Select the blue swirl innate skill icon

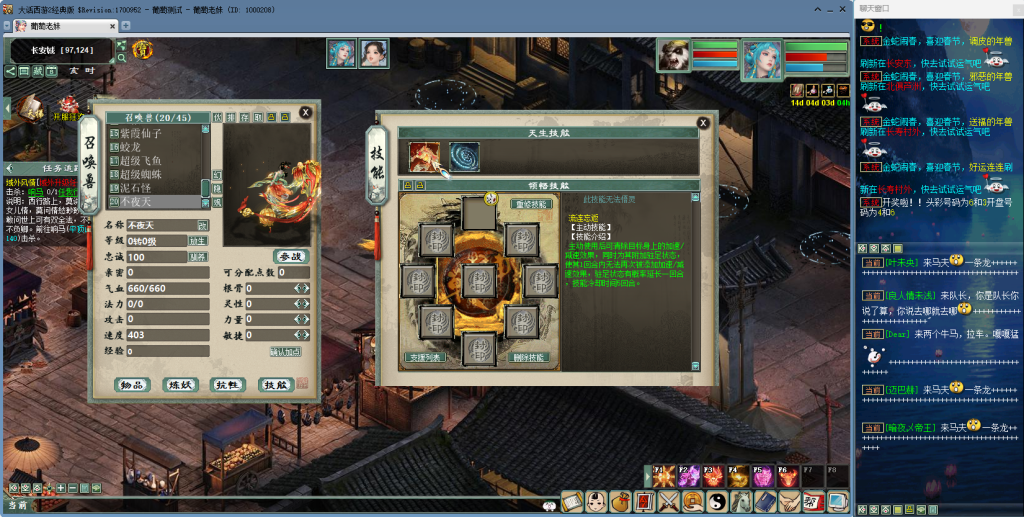pos(464,157)
